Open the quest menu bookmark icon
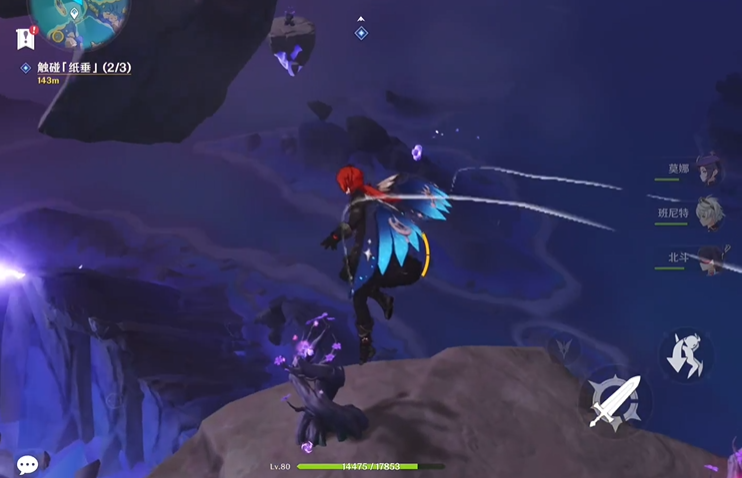The width and height of the screenshot is (742, 478). (x=26, y=39)
